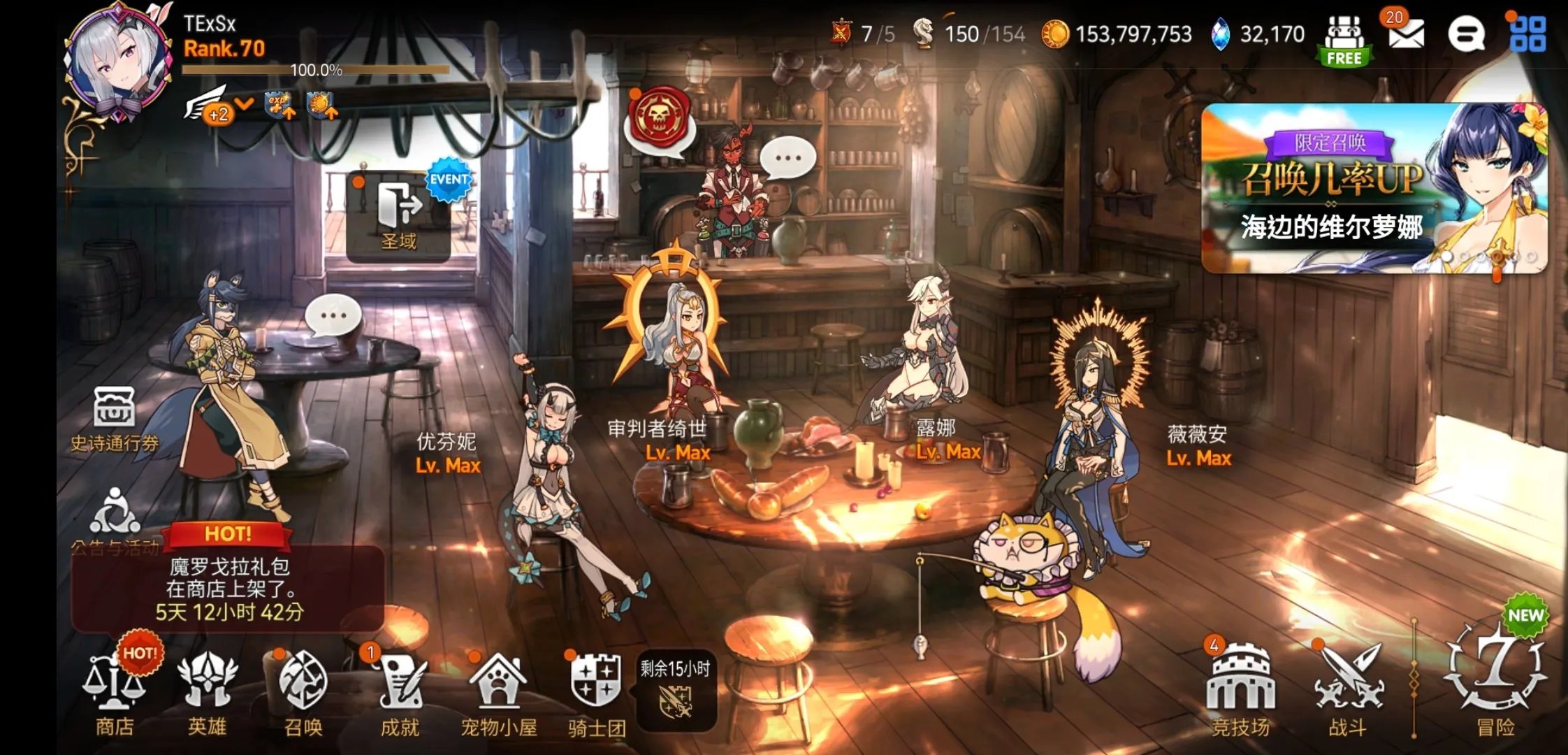The height and width of the screenshot is (755, 1568).
Task: Open the mailbox with 20 messages
Action: pyautogui.click(x=1406, y=34)
